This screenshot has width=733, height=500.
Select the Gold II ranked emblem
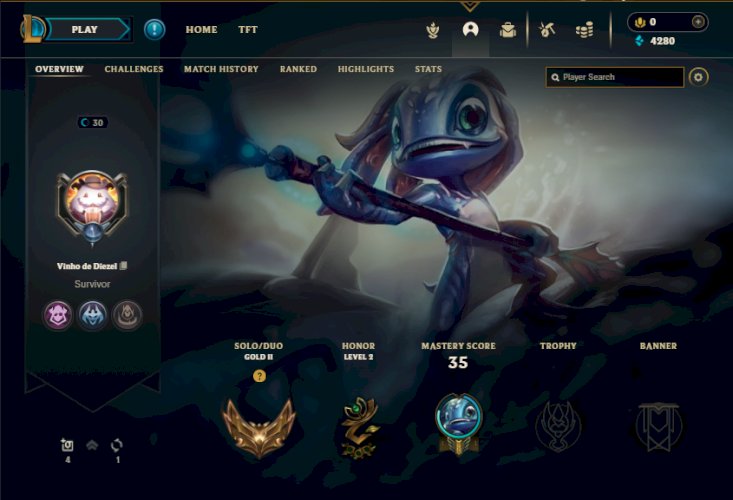coord(259,426)
